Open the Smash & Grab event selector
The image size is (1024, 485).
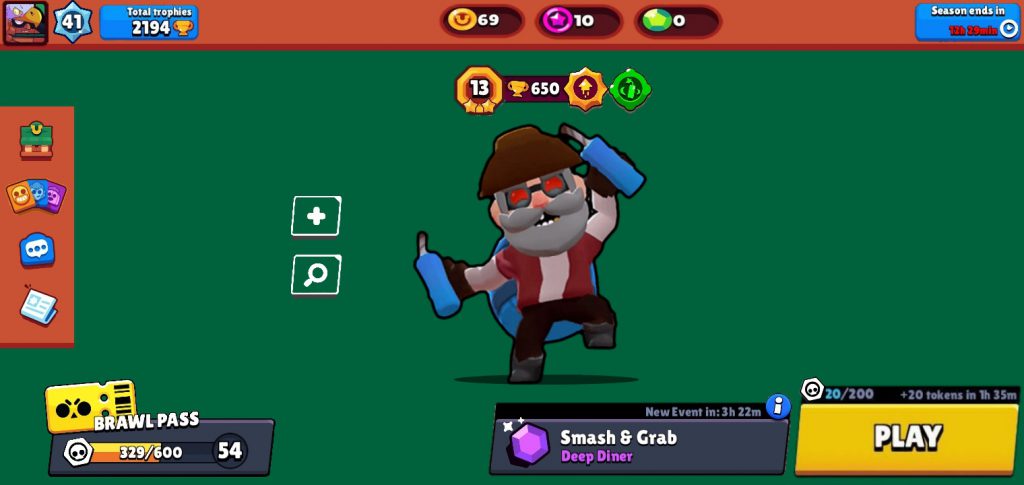click(x=638, y=445)
